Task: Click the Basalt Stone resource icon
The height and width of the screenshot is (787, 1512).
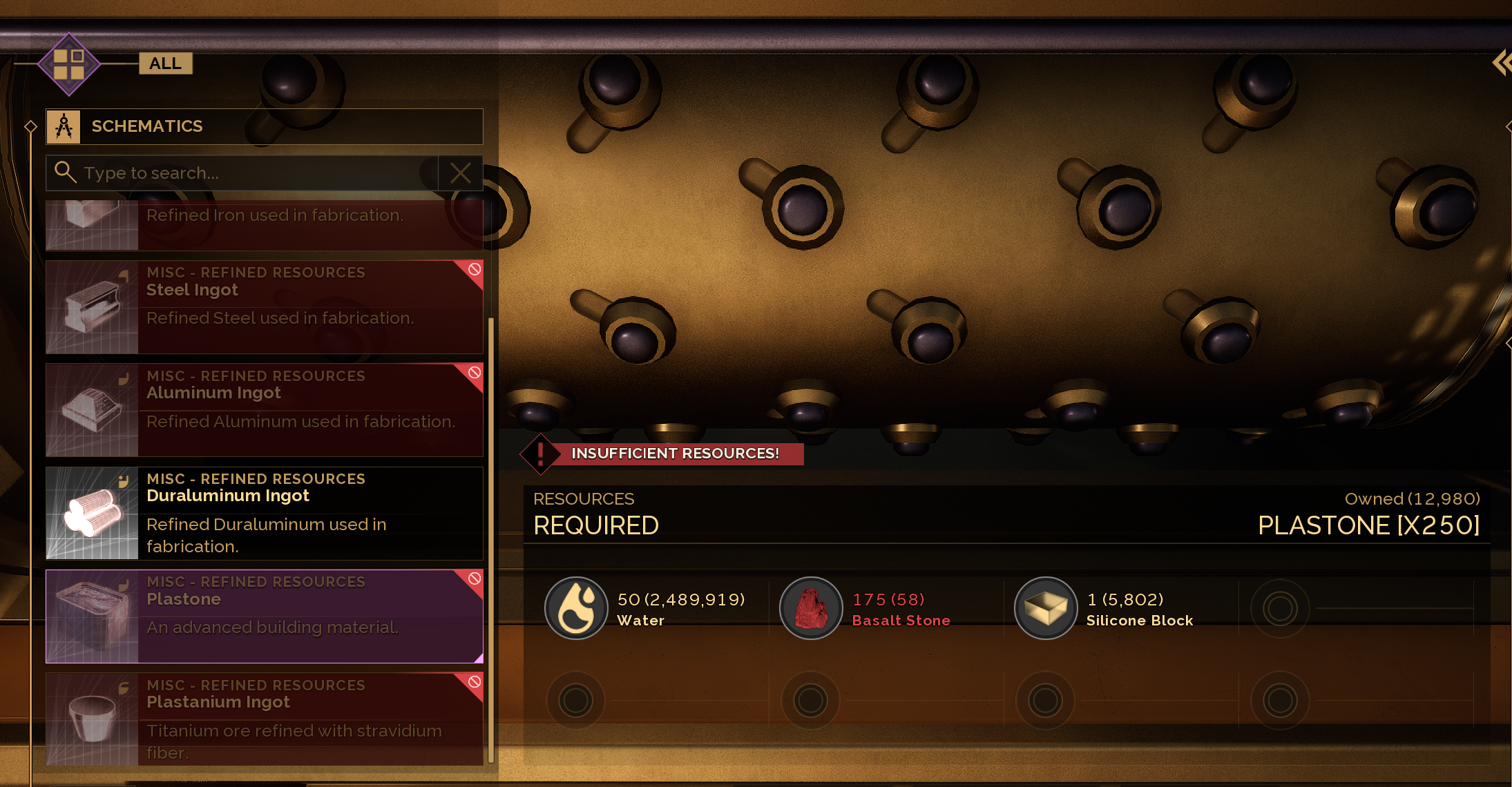Action: [811, 608]
